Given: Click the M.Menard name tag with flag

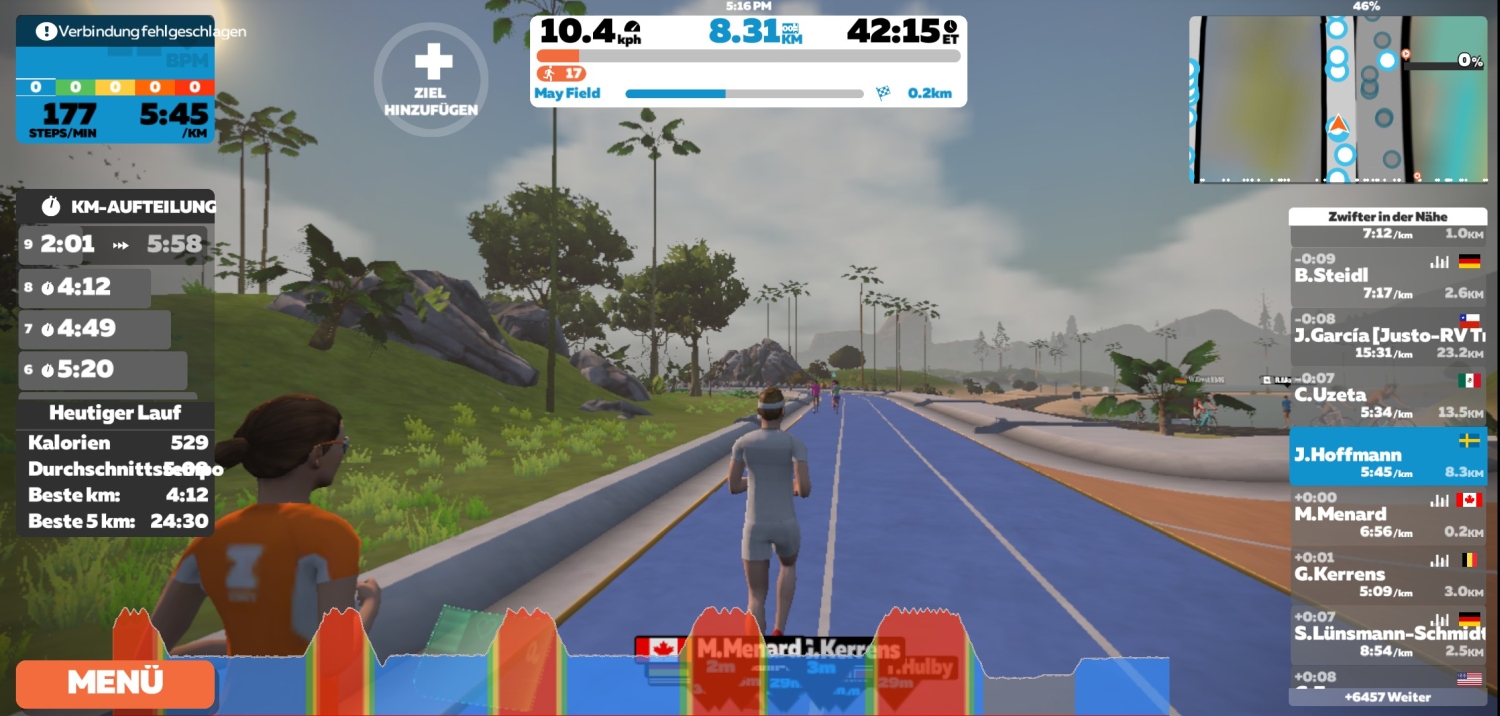Looking at the screenshot, I should point(718,648).
